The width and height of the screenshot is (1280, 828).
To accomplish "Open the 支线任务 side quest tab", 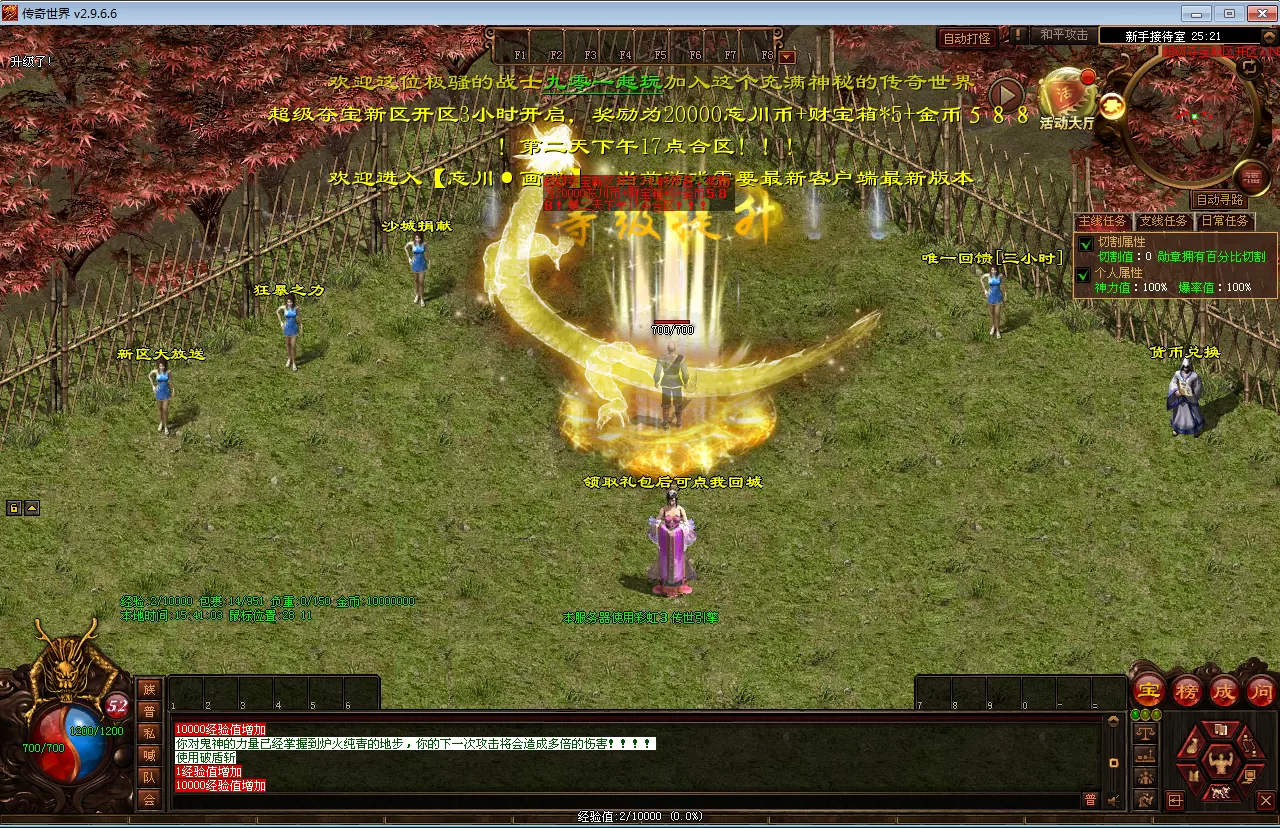I will click(x=1163, y=221).
